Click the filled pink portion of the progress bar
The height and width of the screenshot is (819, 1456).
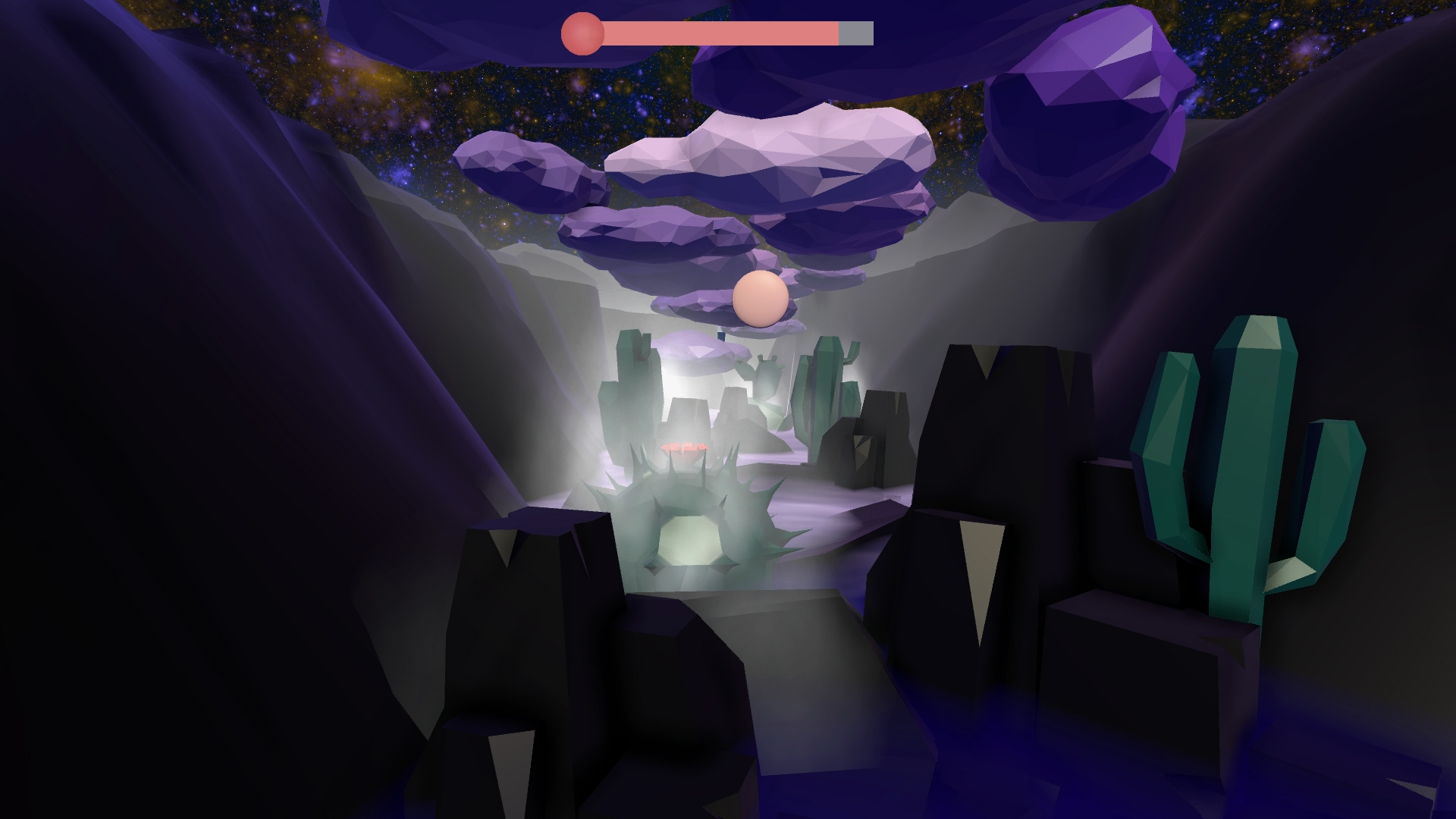click(x=720, y=31)
